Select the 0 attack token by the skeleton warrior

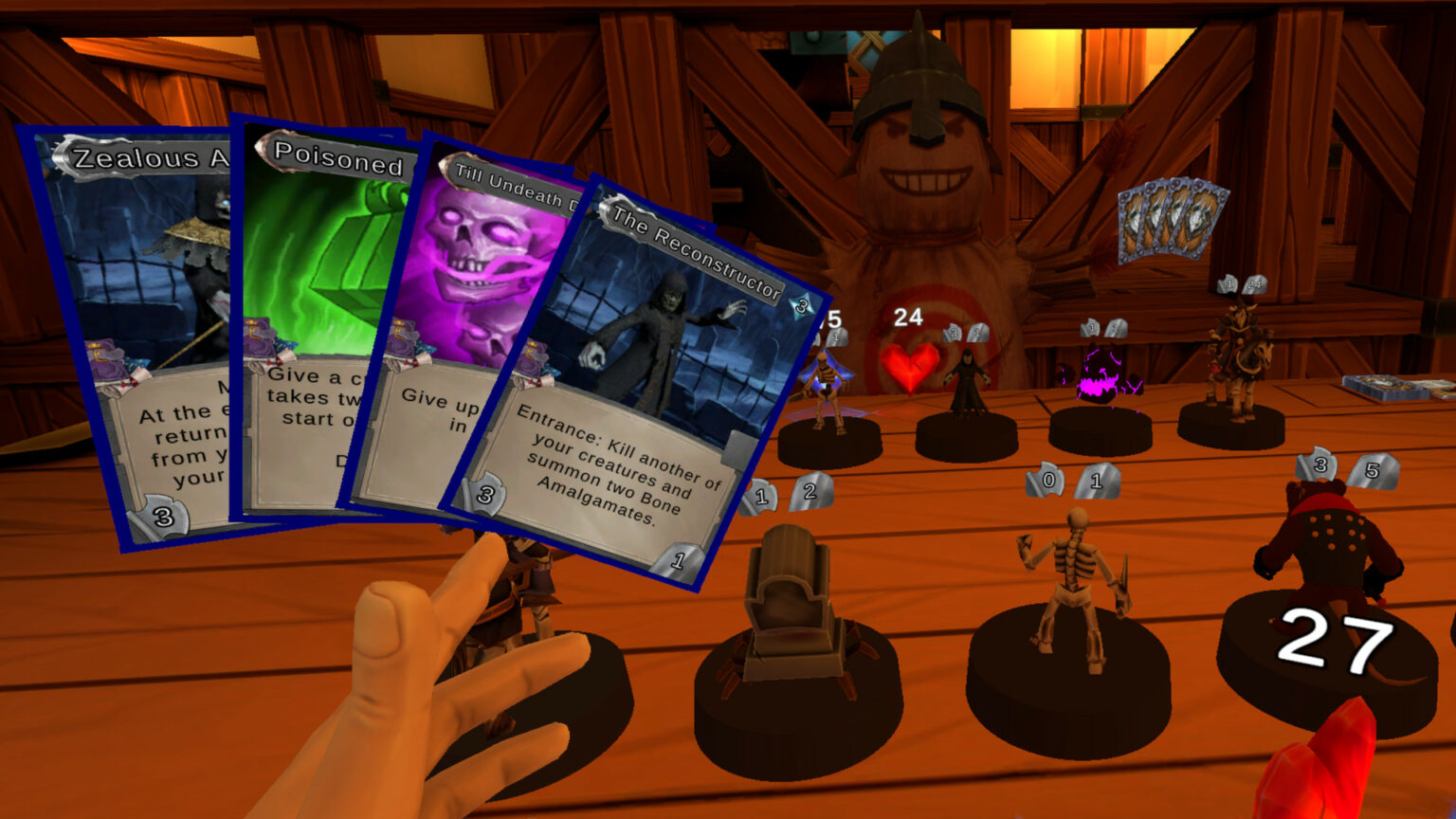pyautogui.click(x=1046, y=481)
